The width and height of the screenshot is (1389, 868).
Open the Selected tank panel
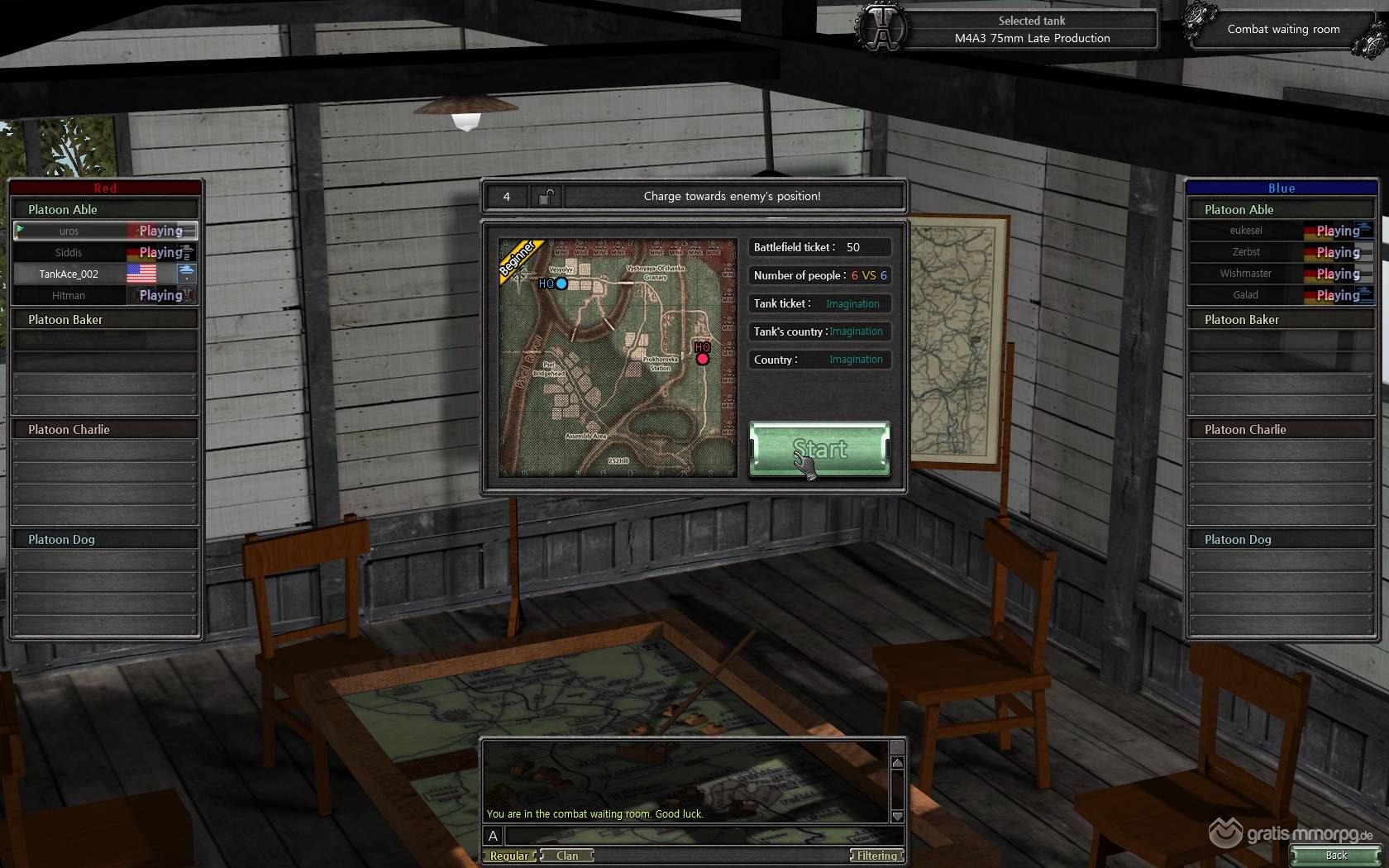[x=1031, y=30]
